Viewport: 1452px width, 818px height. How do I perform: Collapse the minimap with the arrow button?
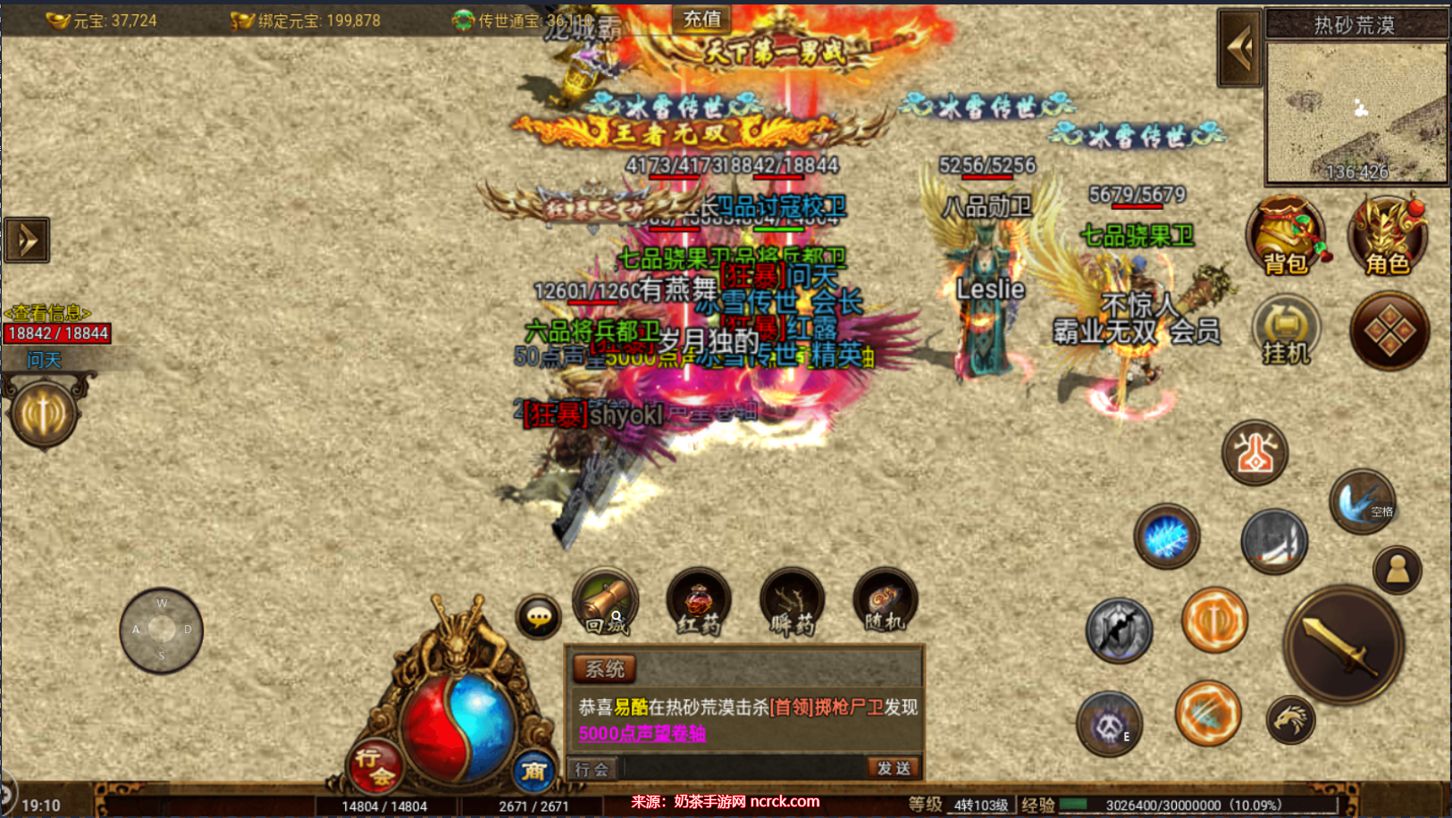[1240, 48]
